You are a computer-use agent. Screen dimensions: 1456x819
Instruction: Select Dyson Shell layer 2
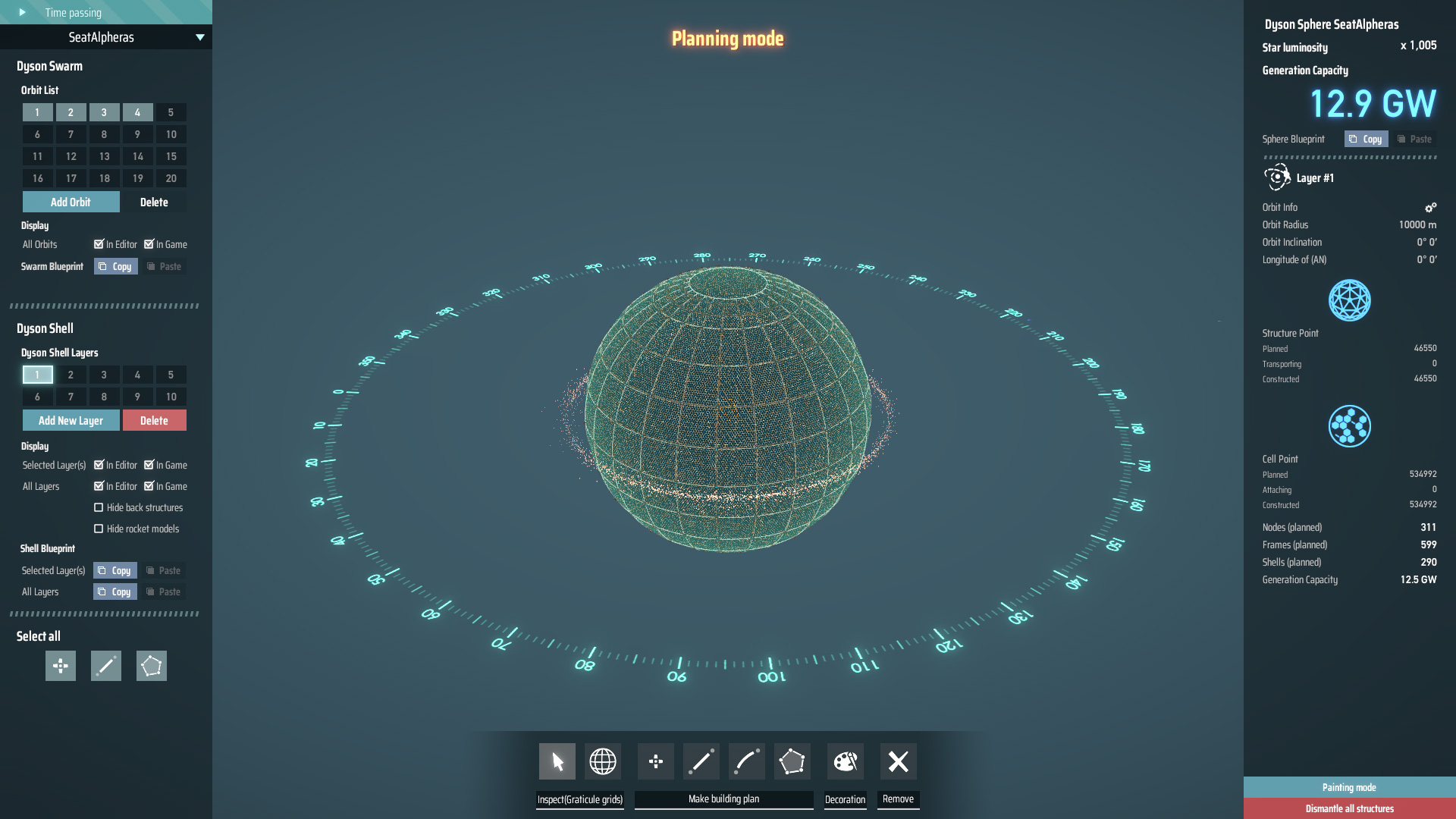tap(71, 375)
